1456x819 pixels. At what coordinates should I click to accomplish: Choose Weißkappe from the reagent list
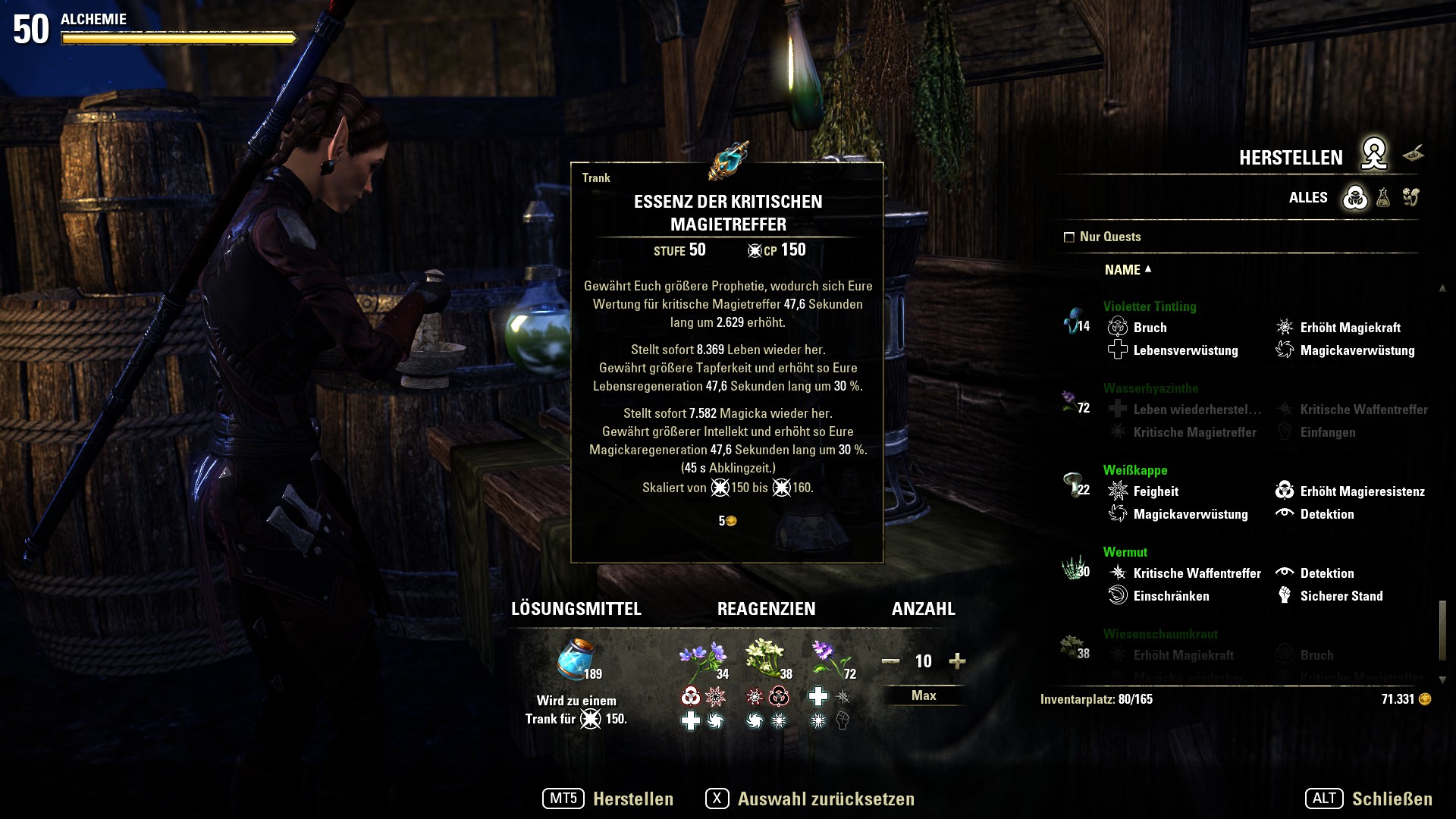pyautogui.click(x=1134, y=470)
